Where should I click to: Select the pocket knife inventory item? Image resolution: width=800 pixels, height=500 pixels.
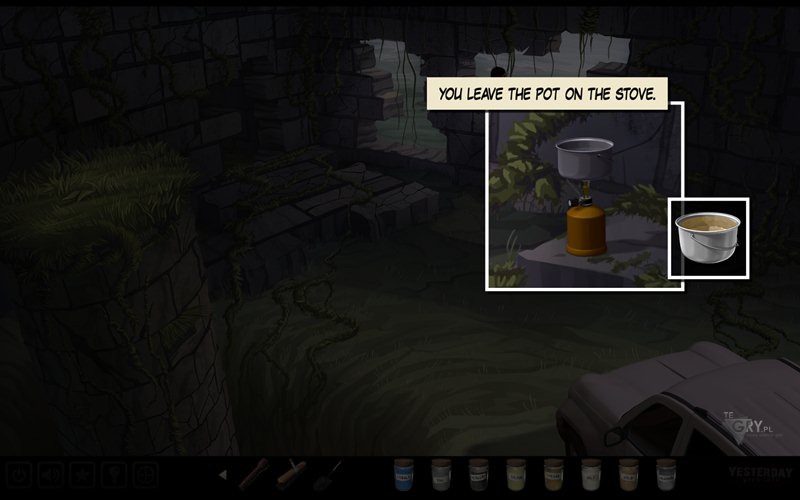click(x=291, y=473)
